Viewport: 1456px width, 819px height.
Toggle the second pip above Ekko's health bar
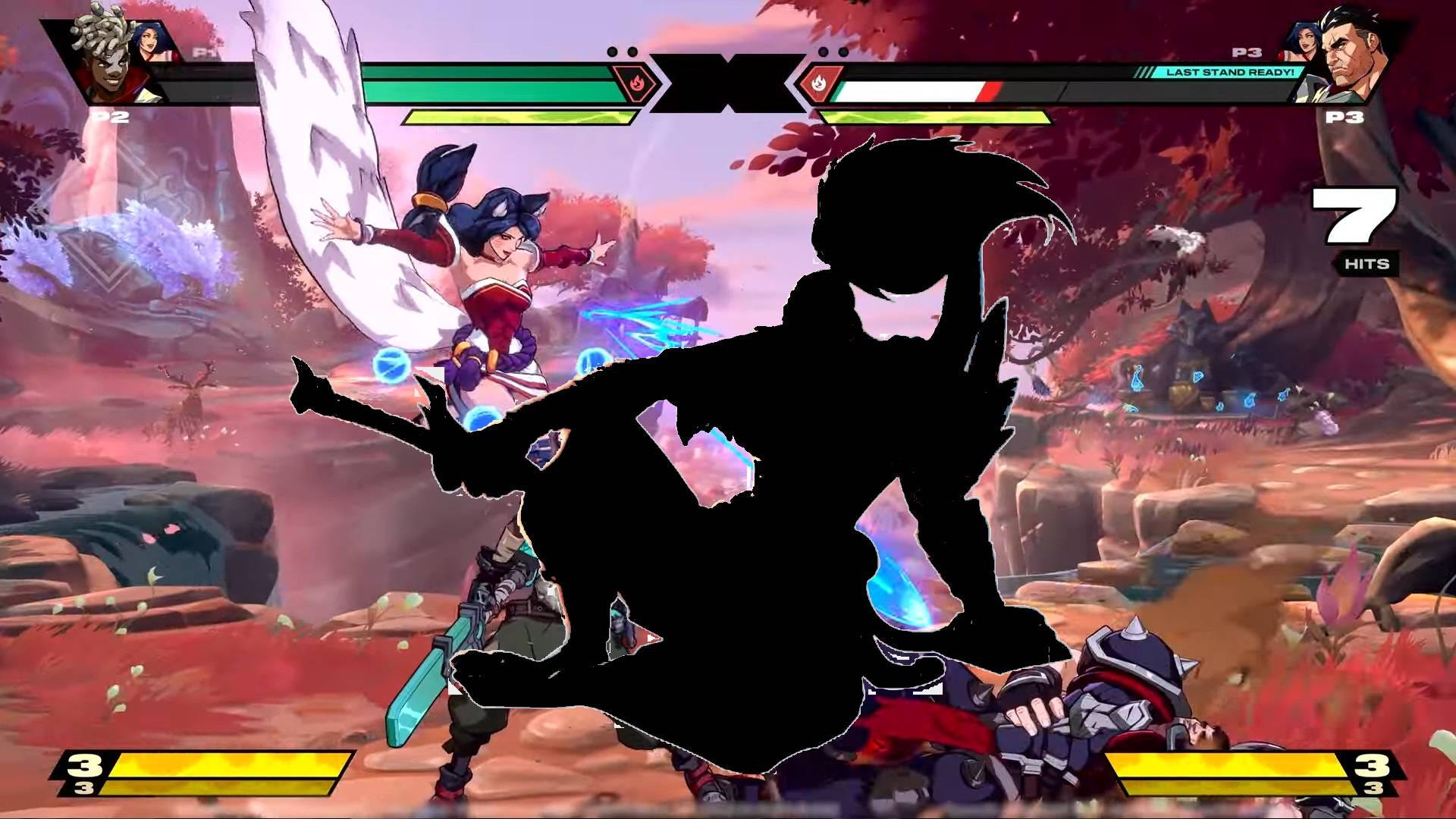631,50
